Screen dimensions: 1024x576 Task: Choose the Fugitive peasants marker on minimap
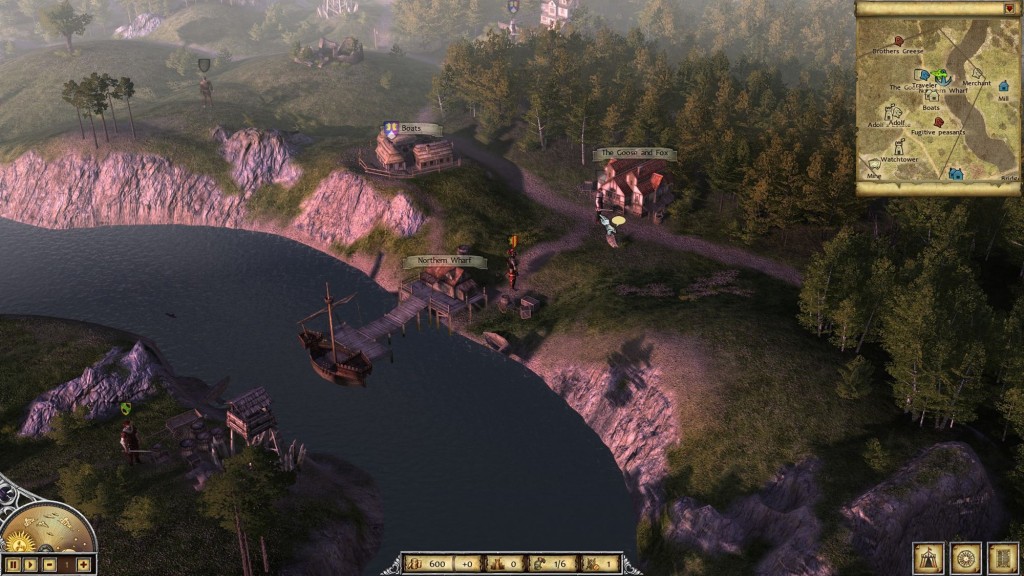click(x=938, y=122)
